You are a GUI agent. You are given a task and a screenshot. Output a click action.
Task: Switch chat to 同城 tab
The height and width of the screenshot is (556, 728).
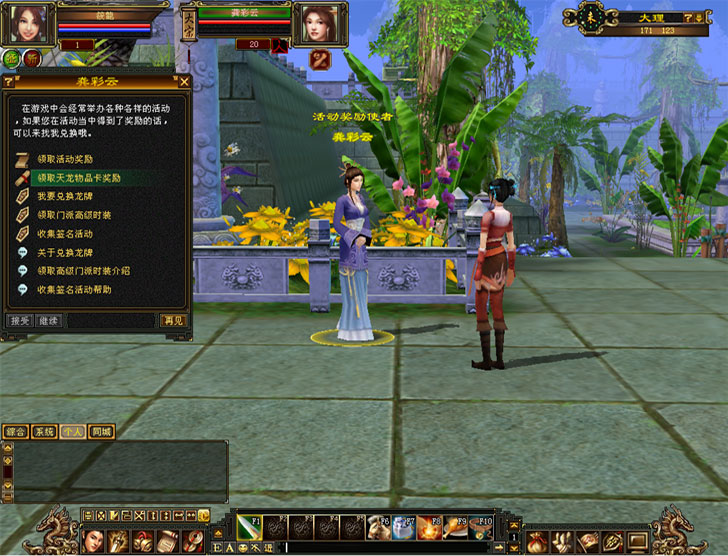pyautogui.click(x=101, y=432)
